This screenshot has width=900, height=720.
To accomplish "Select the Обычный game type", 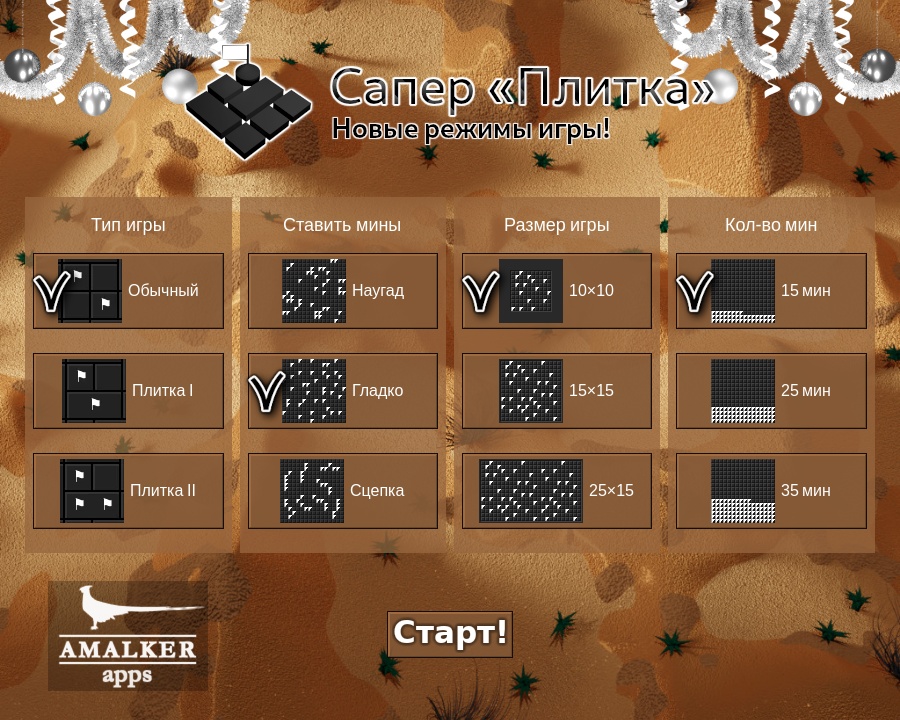I will tap(128, 291).
